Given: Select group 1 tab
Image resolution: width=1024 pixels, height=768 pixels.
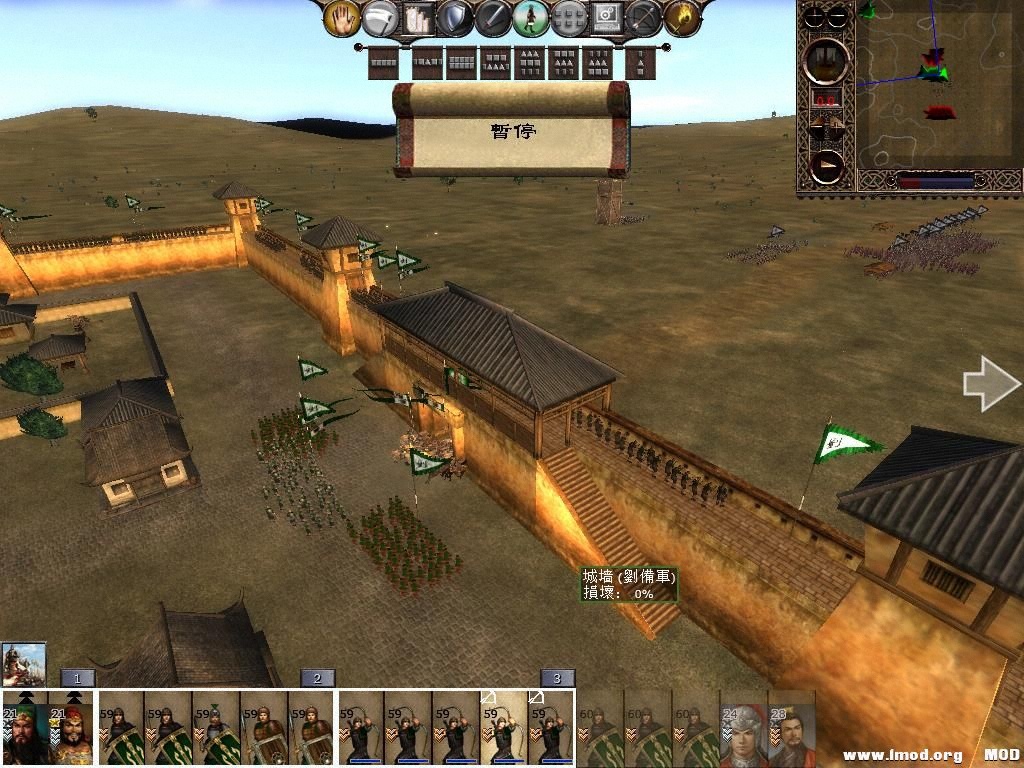Looking at the screenshot, I should click(x=77, y=678).
